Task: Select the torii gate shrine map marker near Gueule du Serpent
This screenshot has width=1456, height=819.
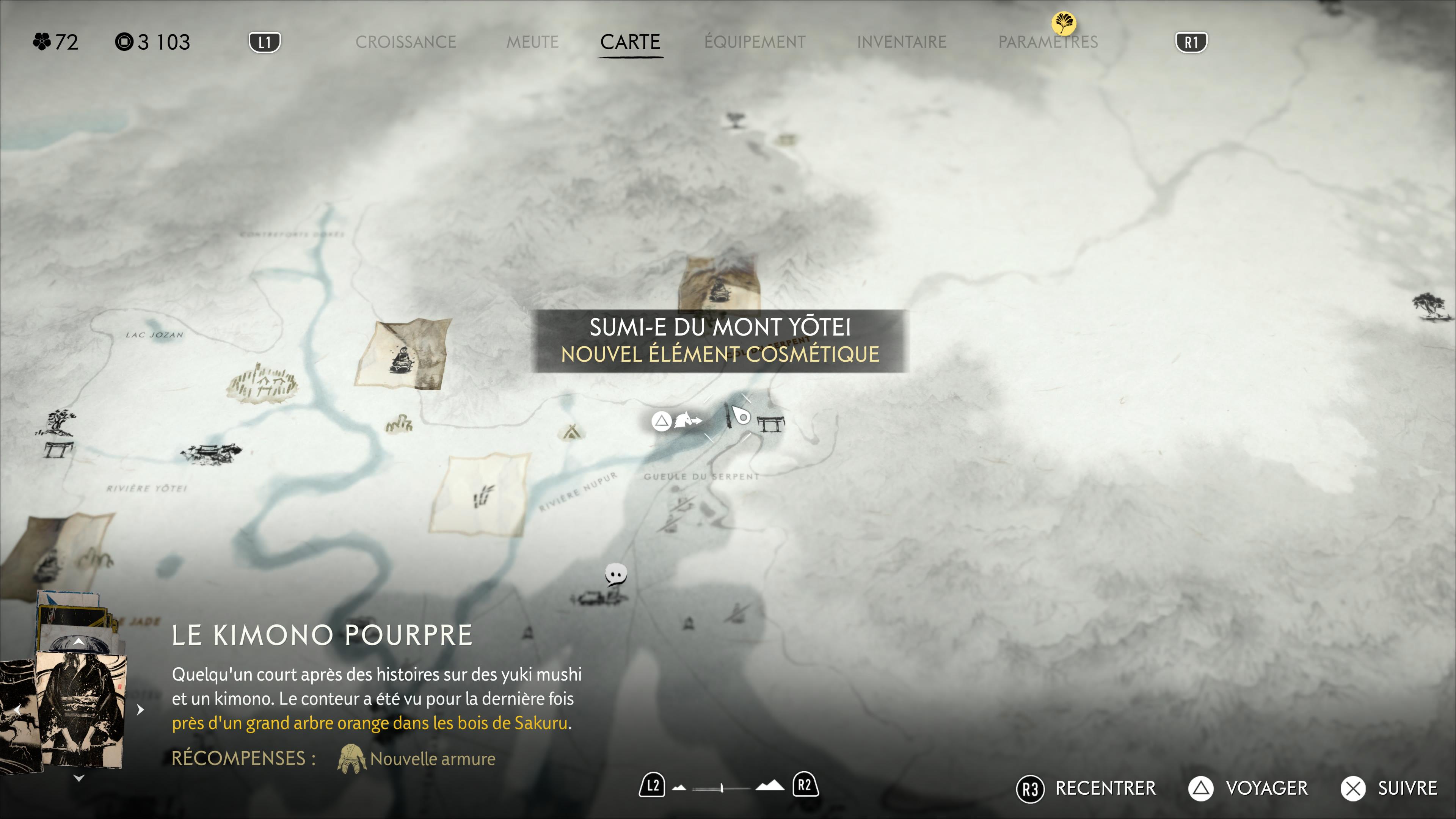Action: click(770, 423)
